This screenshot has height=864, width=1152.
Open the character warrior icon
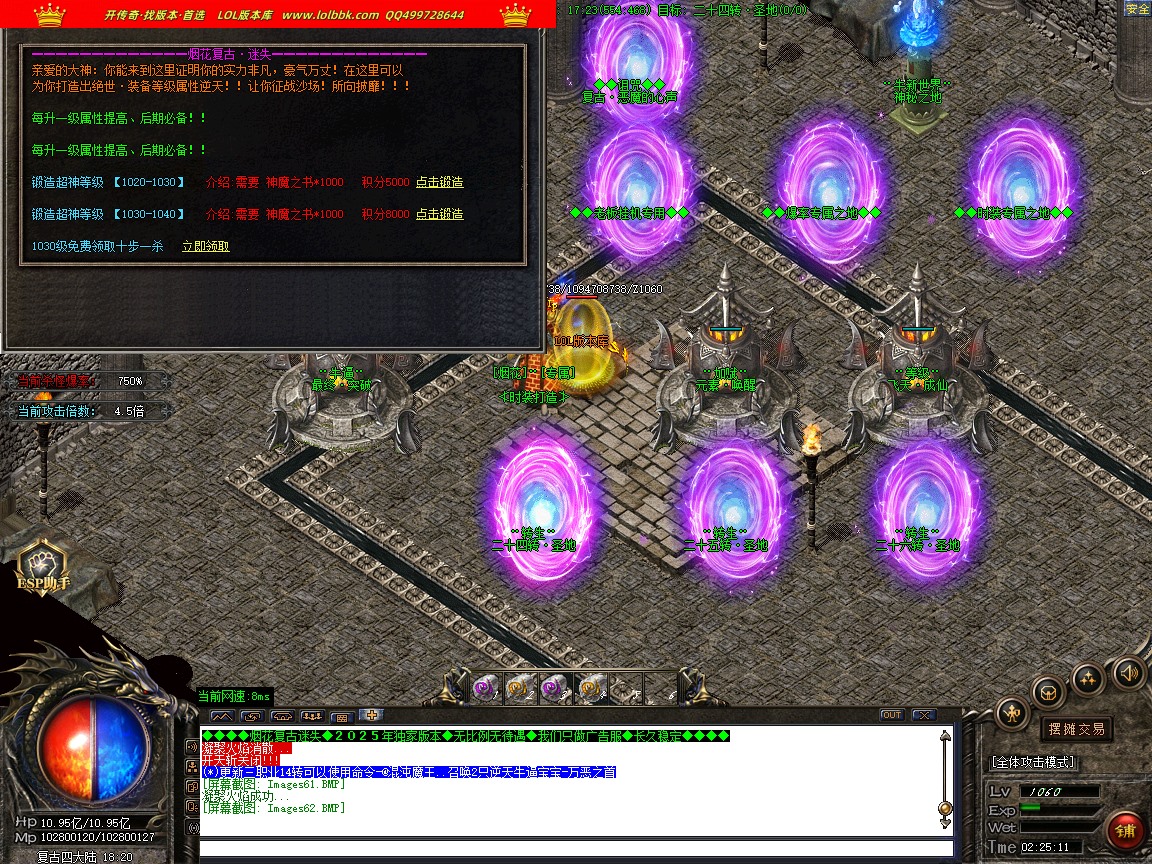click(x=1012, y=713)
